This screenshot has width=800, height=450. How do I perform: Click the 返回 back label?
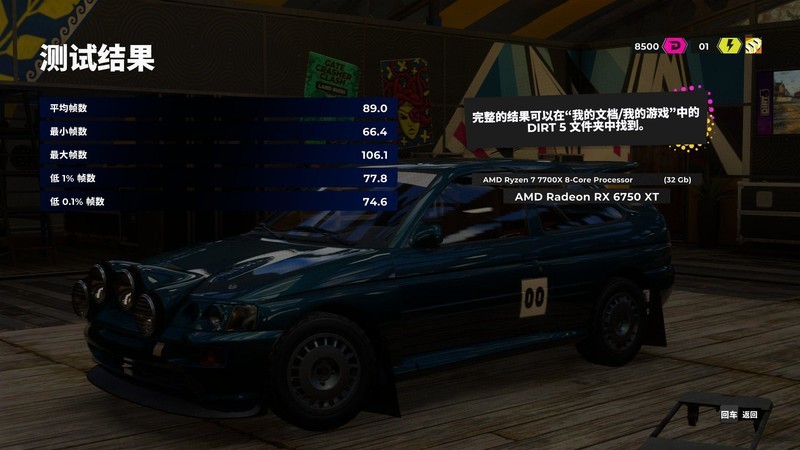pyautogui.click(x=750, y=414)
